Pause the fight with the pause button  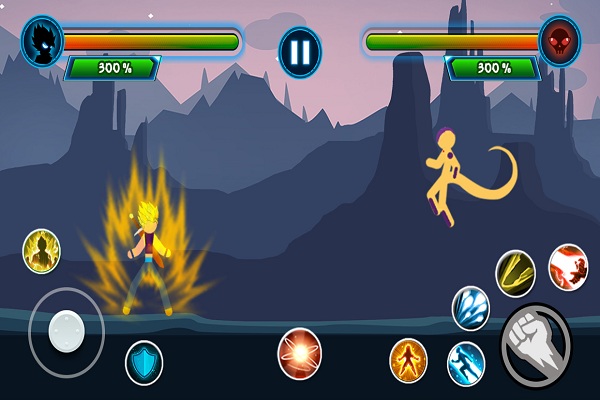[300, 51]
